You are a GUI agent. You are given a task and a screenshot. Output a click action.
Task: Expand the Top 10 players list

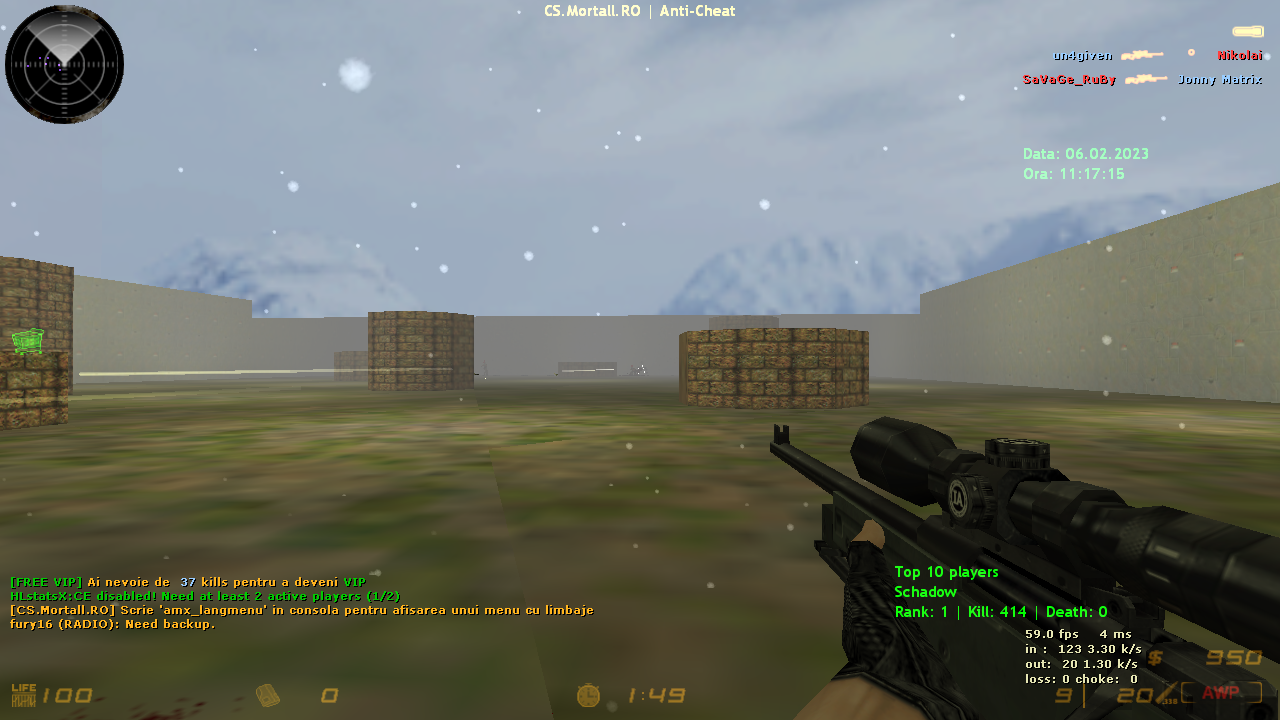point(946,572)
